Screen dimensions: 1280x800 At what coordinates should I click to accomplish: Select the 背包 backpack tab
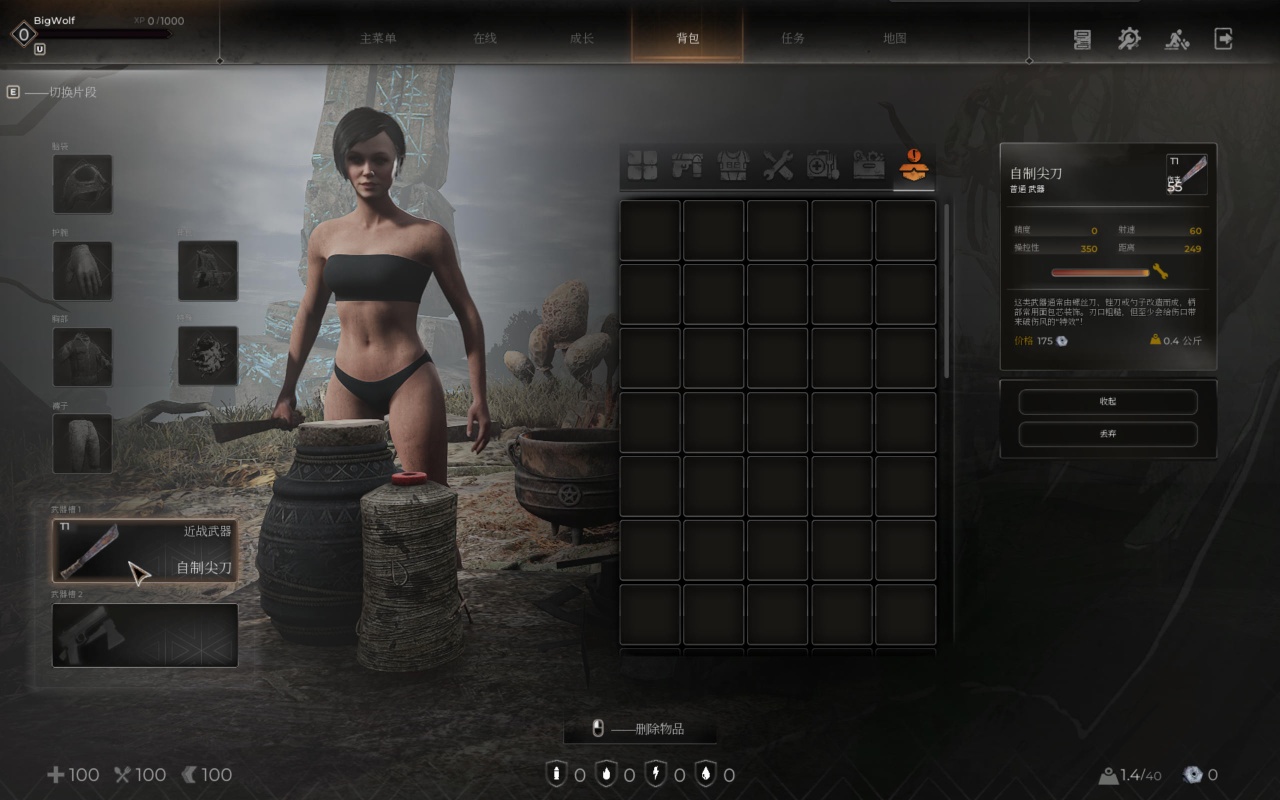click(x=687, y=38)
